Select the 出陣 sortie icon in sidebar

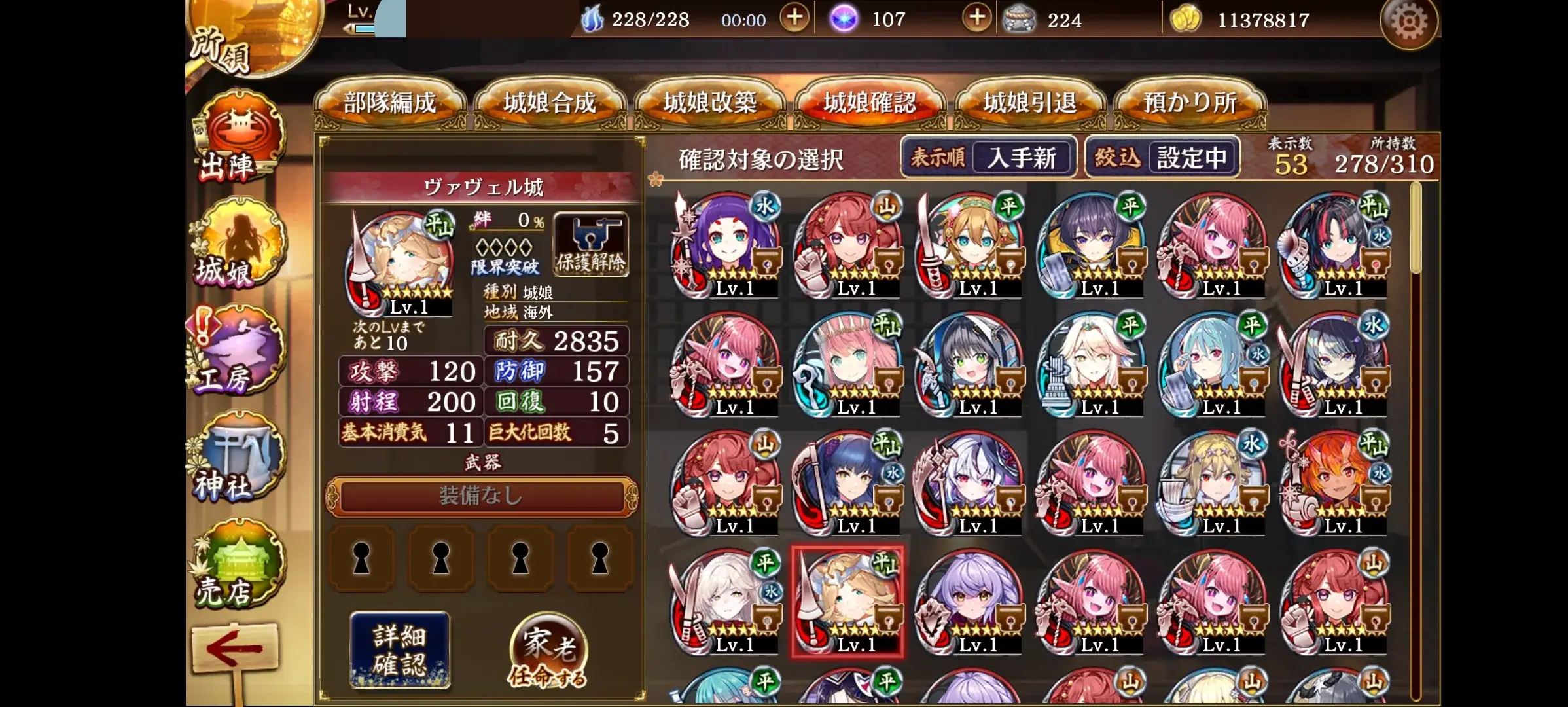coord(242,136)
